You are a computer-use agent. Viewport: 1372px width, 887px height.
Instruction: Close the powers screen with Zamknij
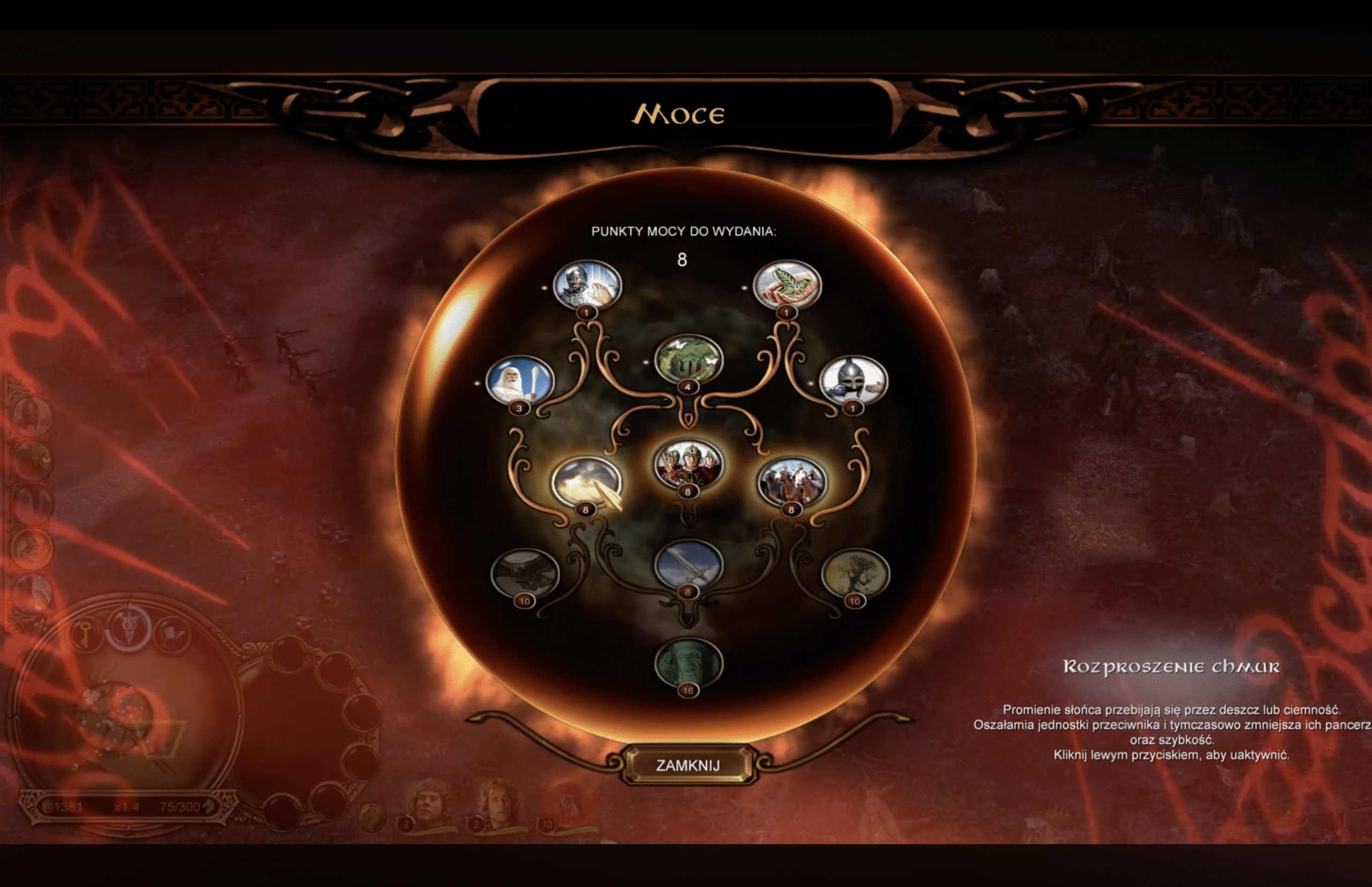[688, 765]
